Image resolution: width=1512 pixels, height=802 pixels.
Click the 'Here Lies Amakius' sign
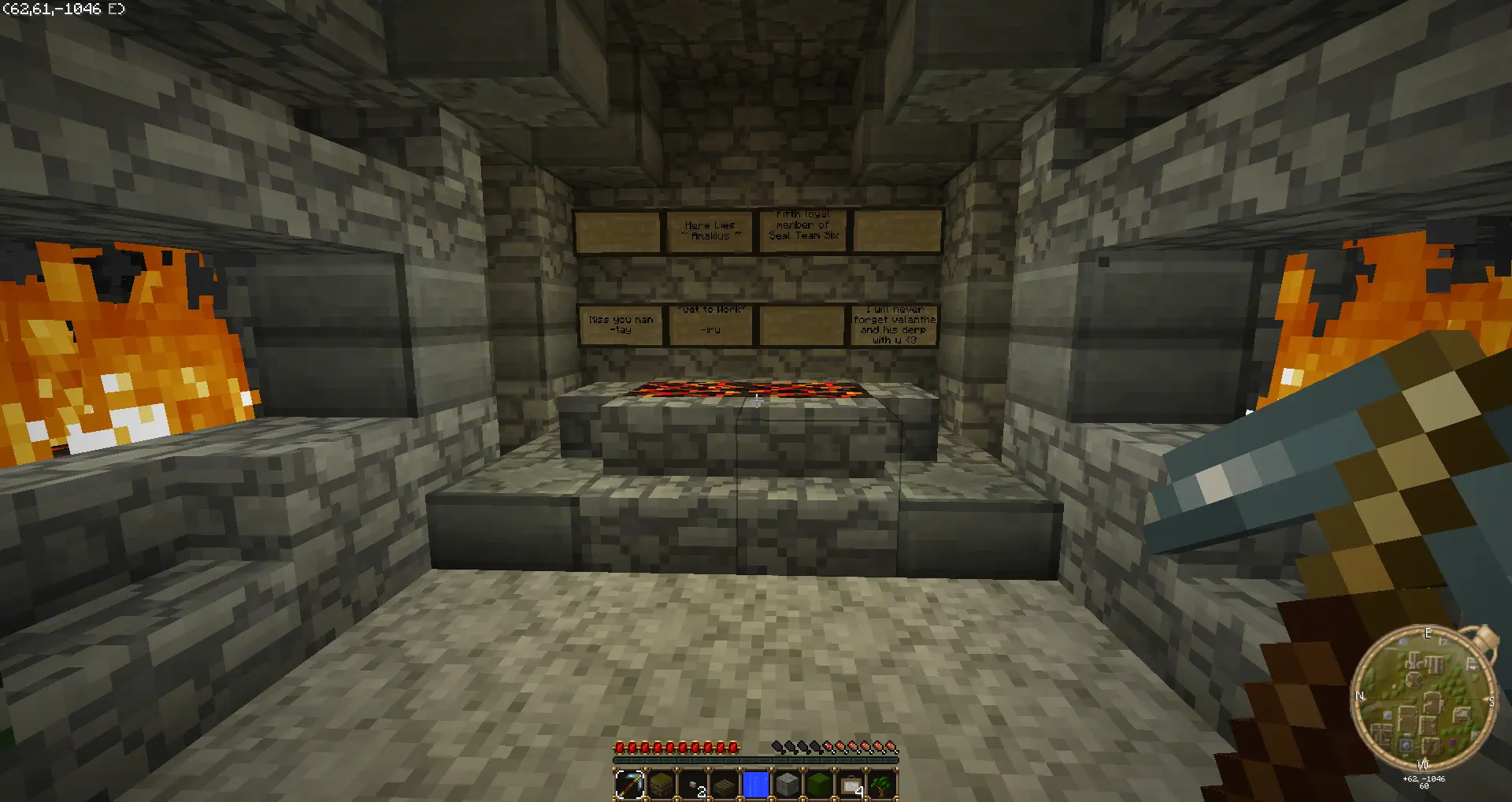pyautogui.click(x=708, y=229)
